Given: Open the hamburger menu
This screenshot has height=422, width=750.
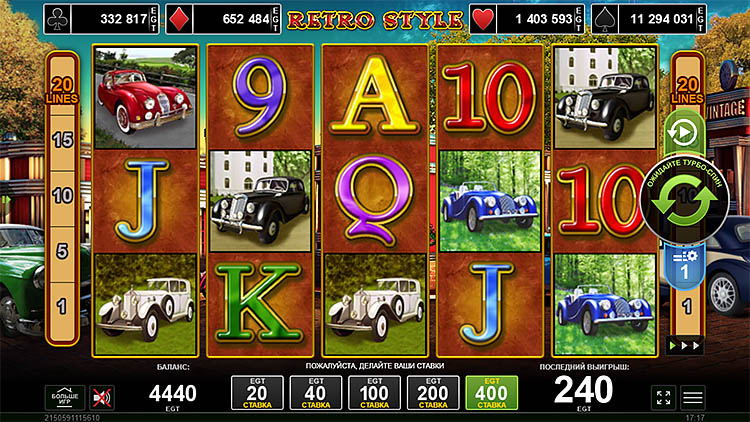Looking at the screenshot, I should point(693,398).
